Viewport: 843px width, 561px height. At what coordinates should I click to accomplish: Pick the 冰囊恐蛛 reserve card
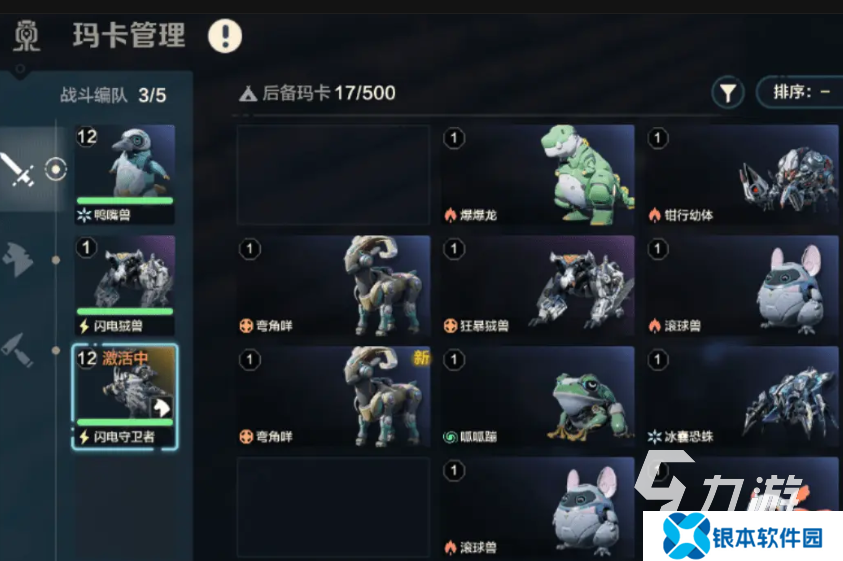[741, 396]
